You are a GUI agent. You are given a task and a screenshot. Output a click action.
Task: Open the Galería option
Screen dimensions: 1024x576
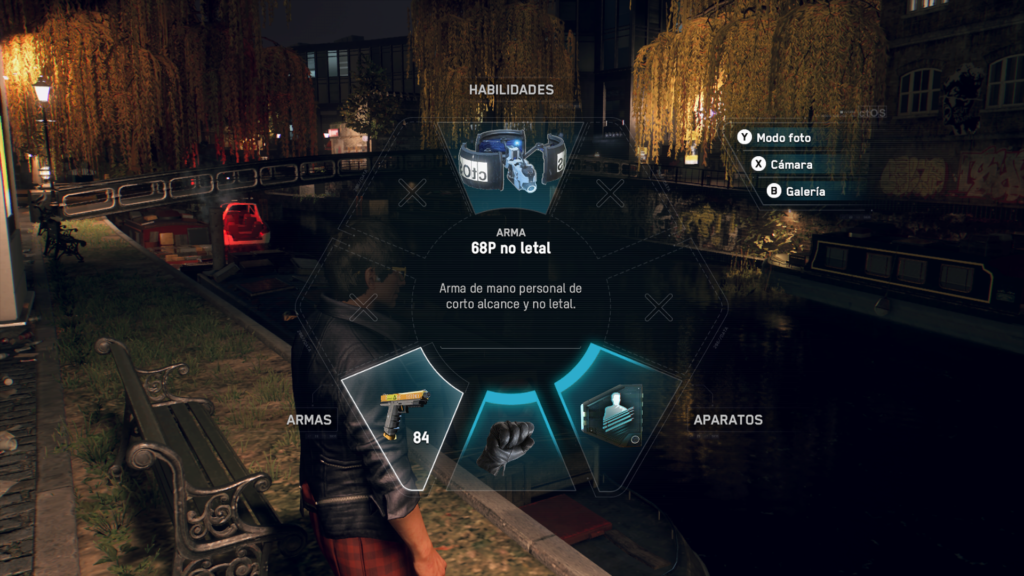pos(804,191)
